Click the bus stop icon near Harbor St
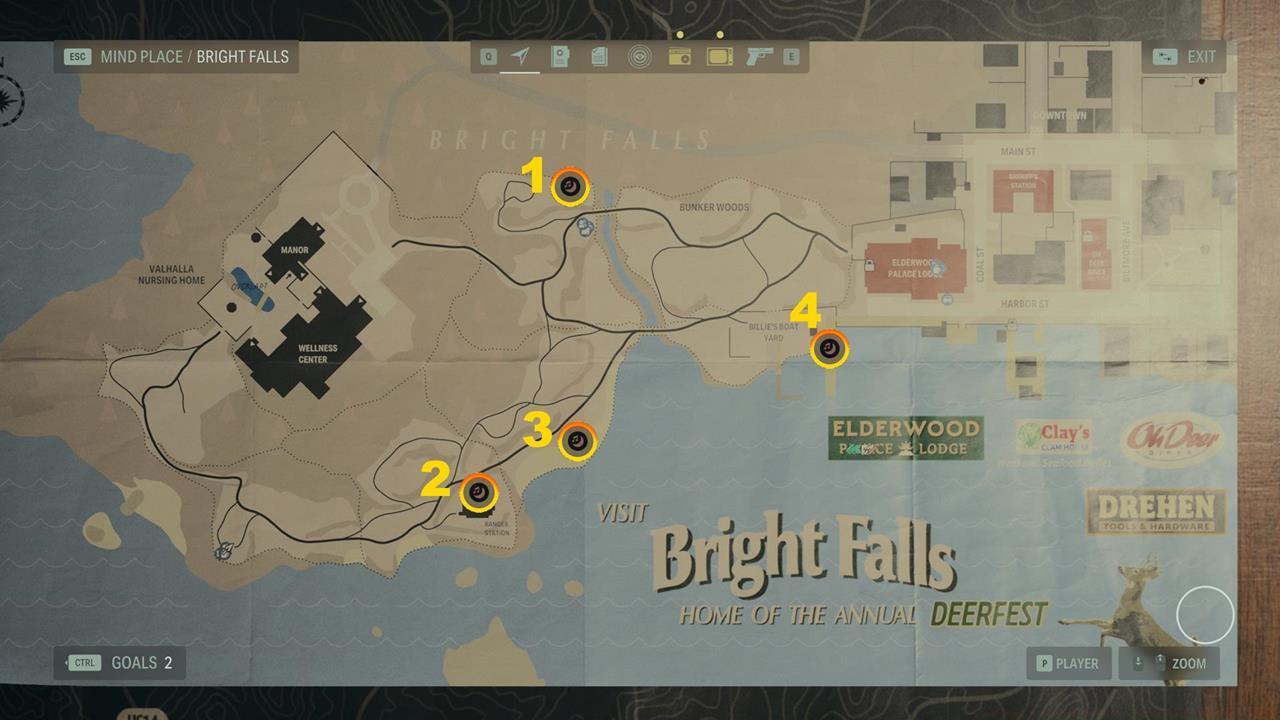1280x720 pixels. pyautogui.click(x=947, y=299)
